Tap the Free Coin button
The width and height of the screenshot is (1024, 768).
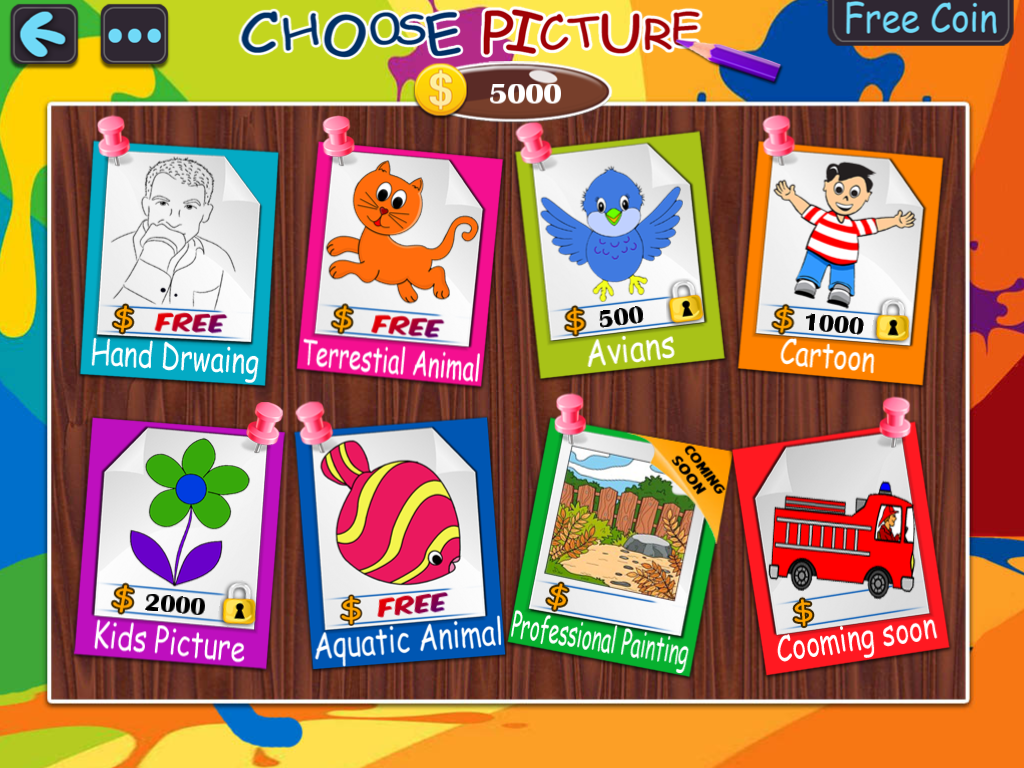coord(920,21)
